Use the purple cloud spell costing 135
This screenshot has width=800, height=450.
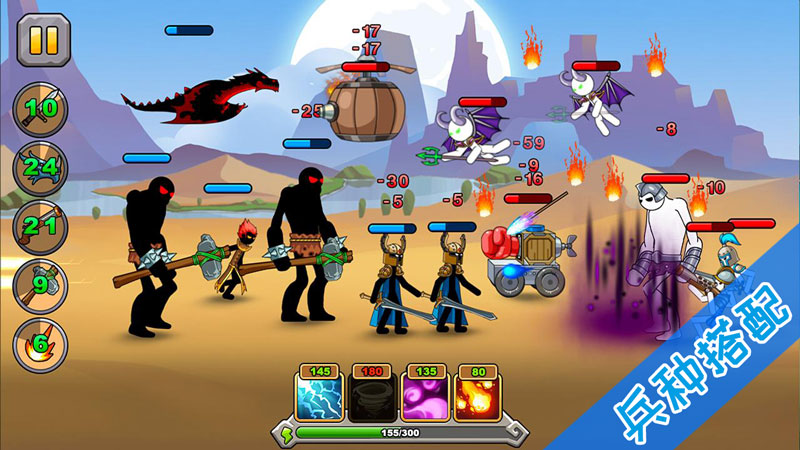[x=422, y=394]
